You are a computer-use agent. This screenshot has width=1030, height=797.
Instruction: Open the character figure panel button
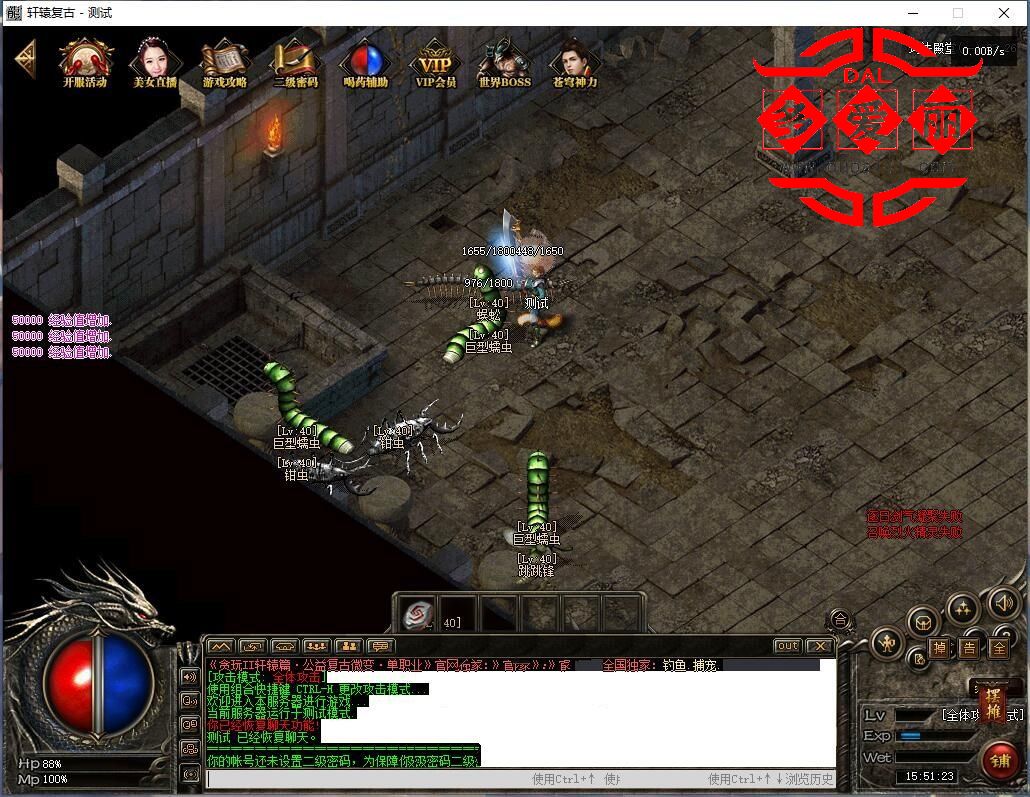point(886,643)
